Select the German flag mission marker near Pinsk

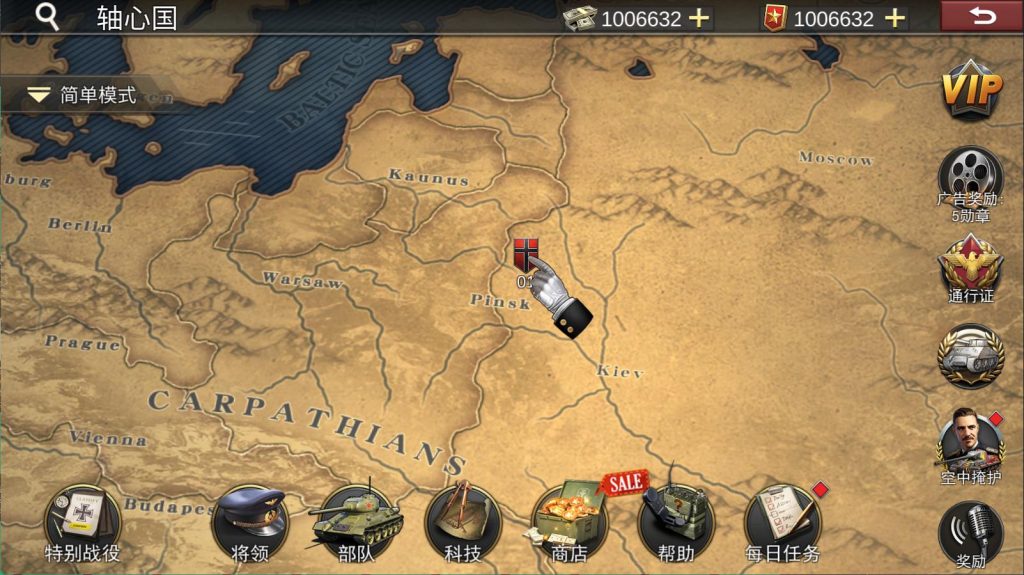pyautogui.click(x=525, y=254)
